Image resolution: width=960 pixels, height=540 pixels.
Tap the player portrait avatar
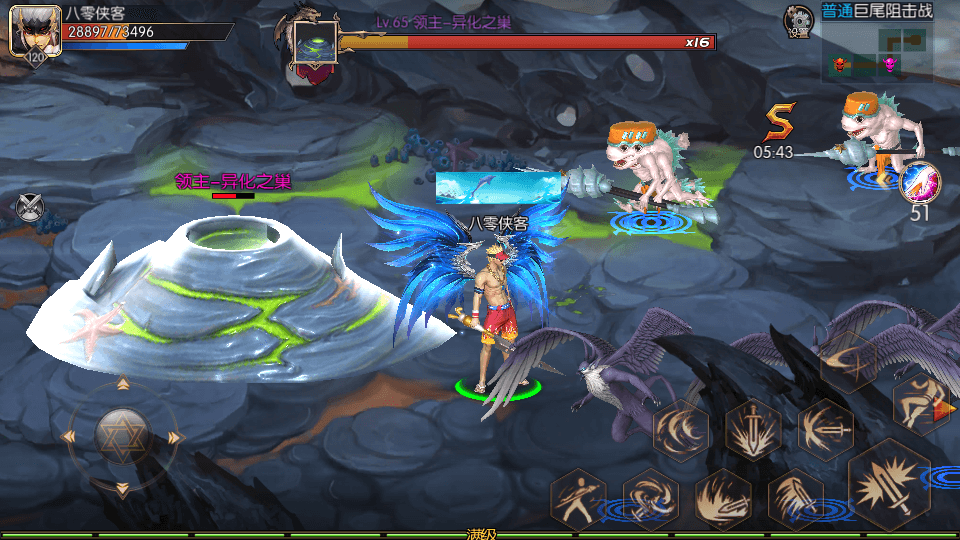[x=28, y=30]
